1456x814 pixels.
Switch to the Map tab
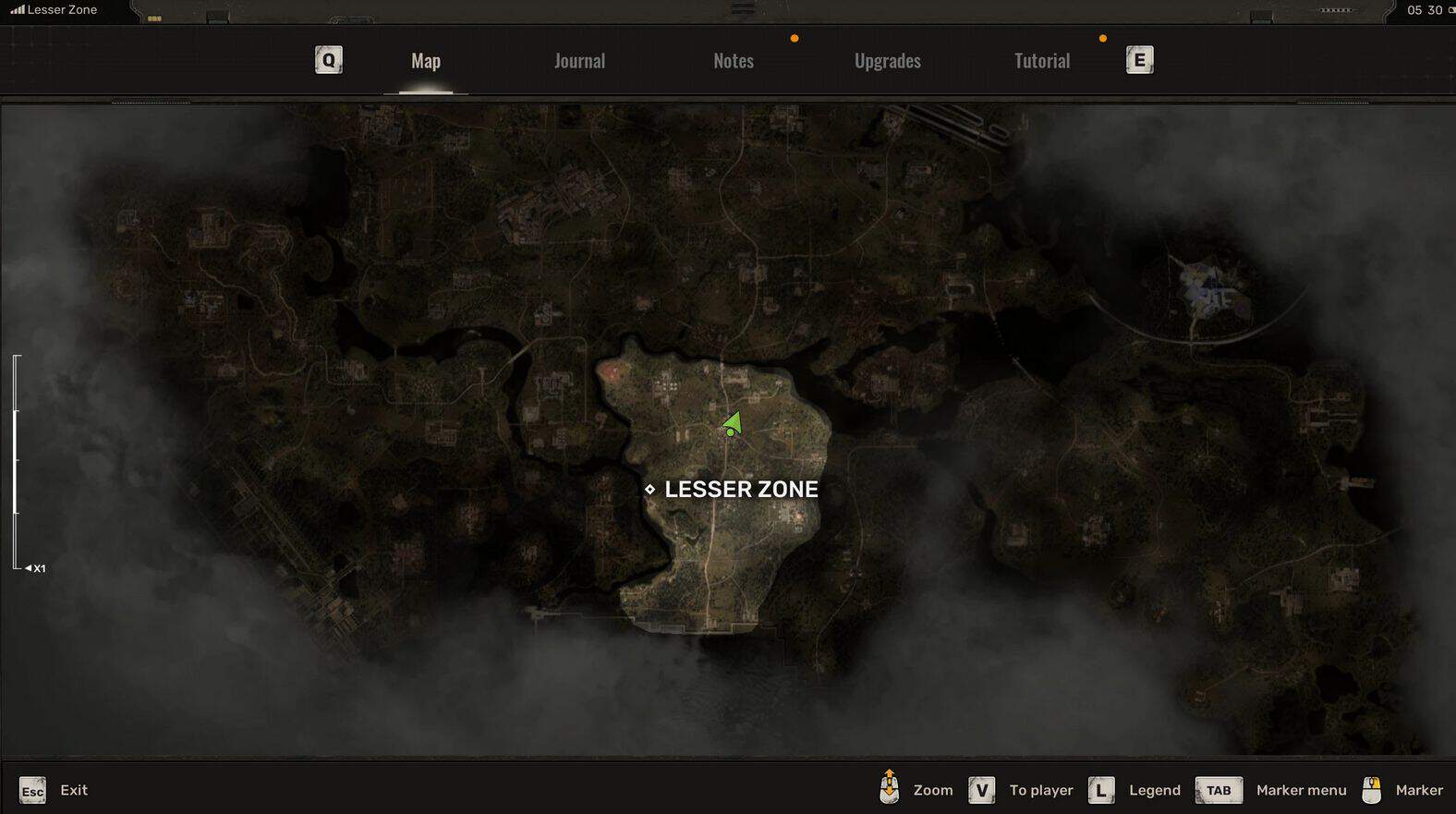[x=425, y=61]
